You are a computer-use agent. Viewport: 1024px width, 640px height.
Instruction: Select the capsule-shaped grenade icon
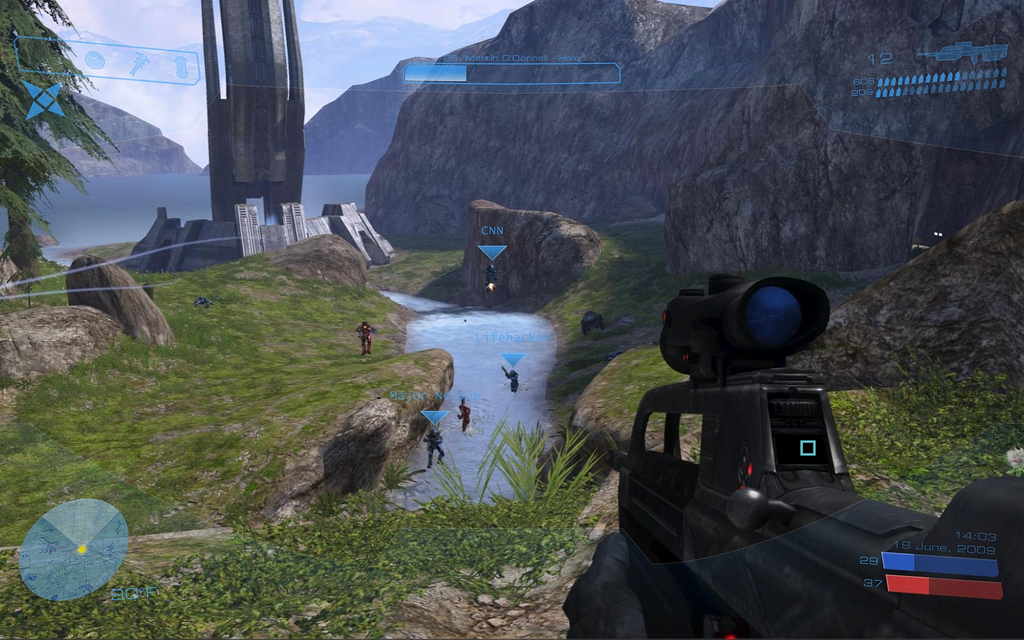[180, 65]
